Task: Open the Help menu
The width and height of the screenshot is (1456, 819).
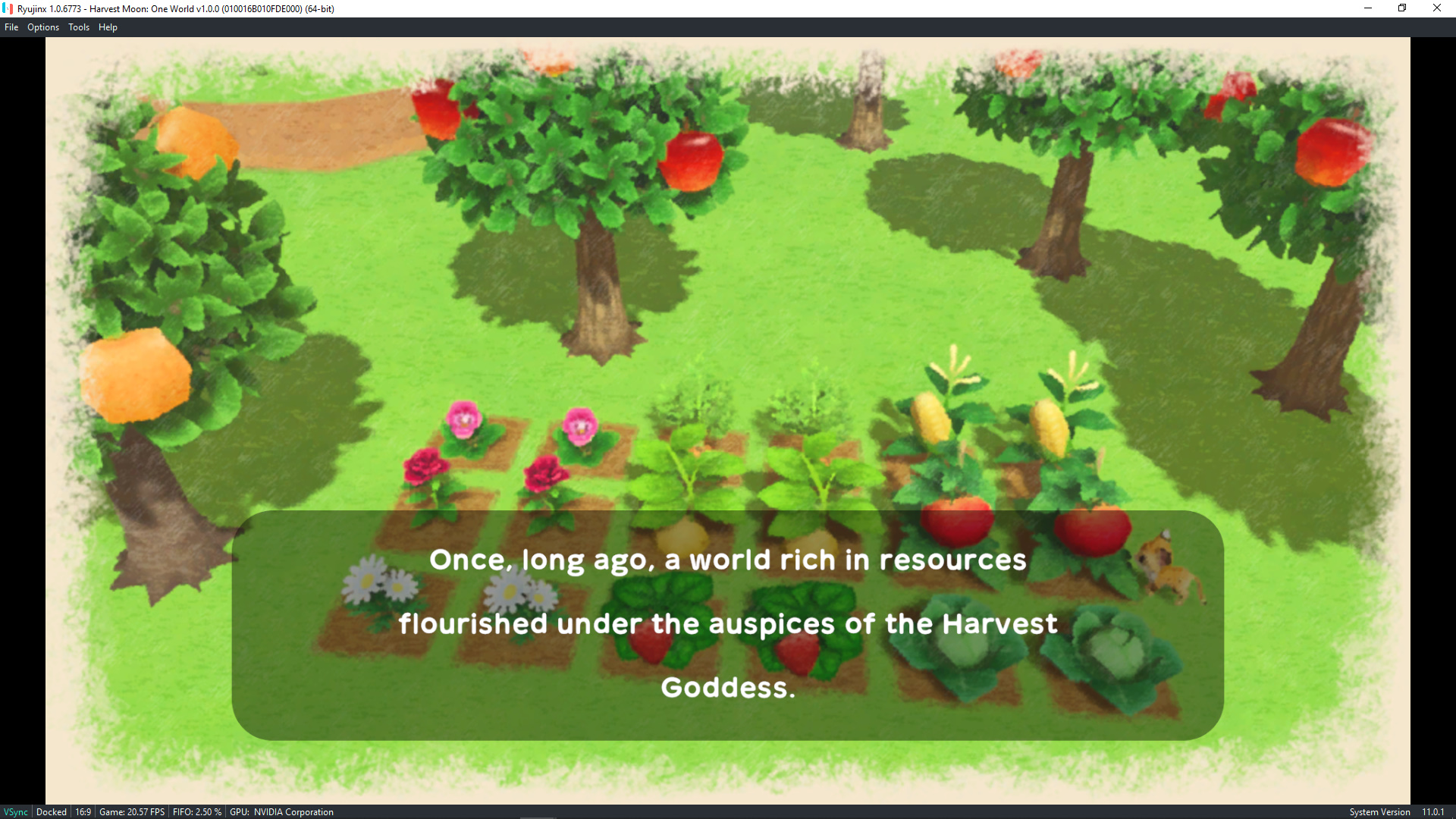Action: point(108,27)
